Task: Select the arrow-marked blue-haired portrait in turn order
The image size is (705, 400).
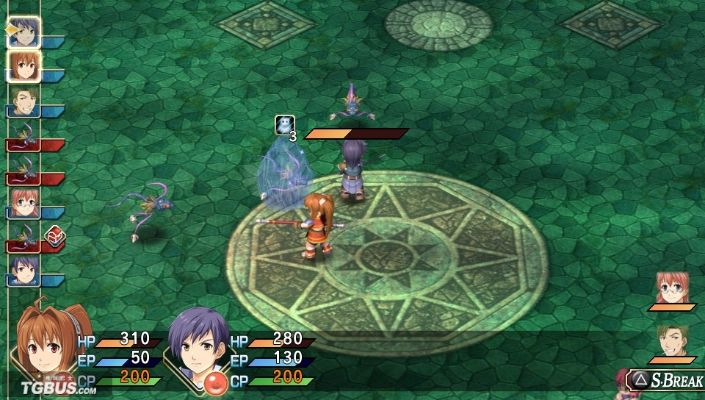Action: click(x=24, y=29)
